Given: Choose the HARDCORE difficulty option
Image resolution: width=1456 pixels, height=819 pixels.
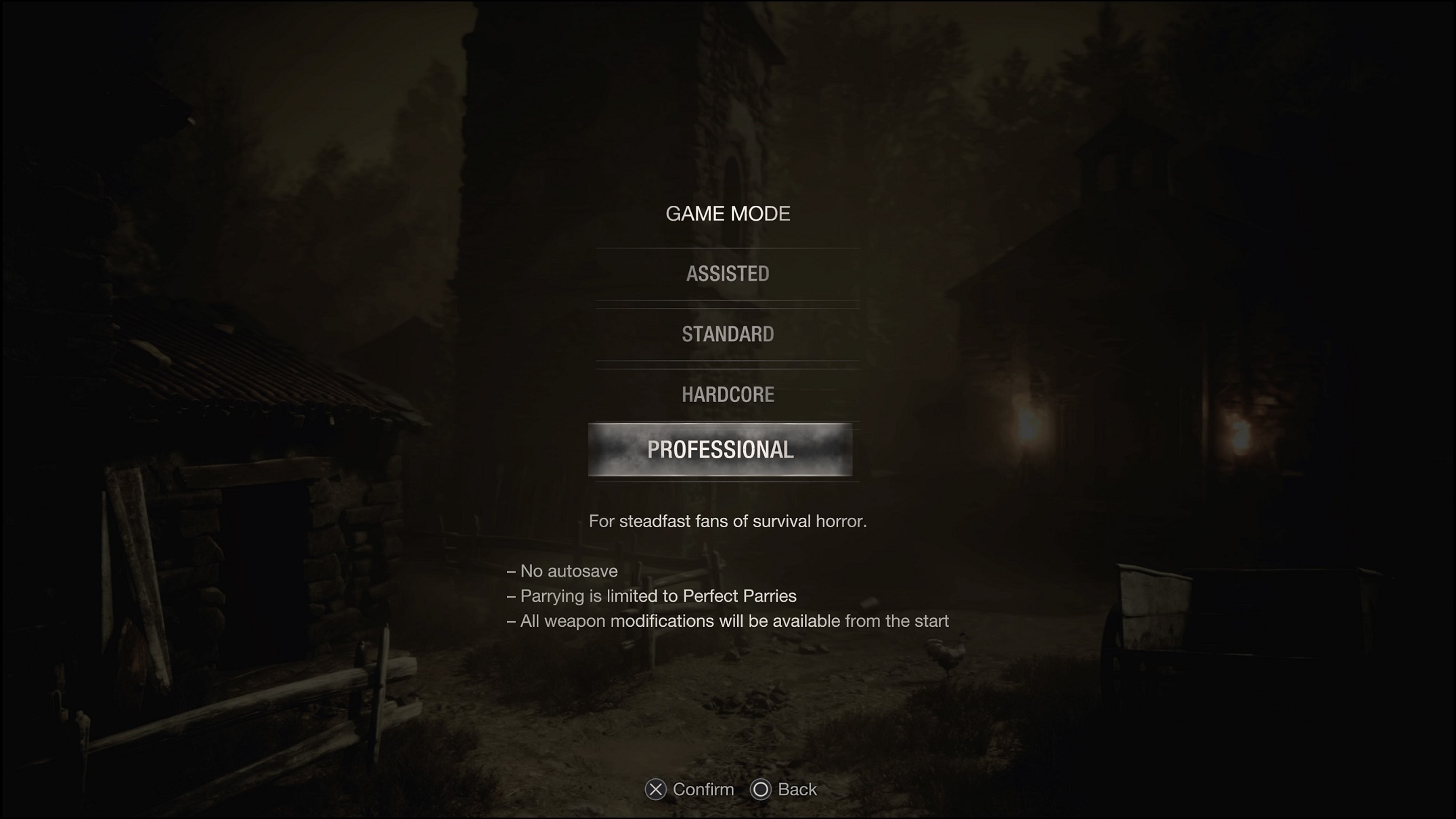Looking at the screenshot, I should [727, 395].
